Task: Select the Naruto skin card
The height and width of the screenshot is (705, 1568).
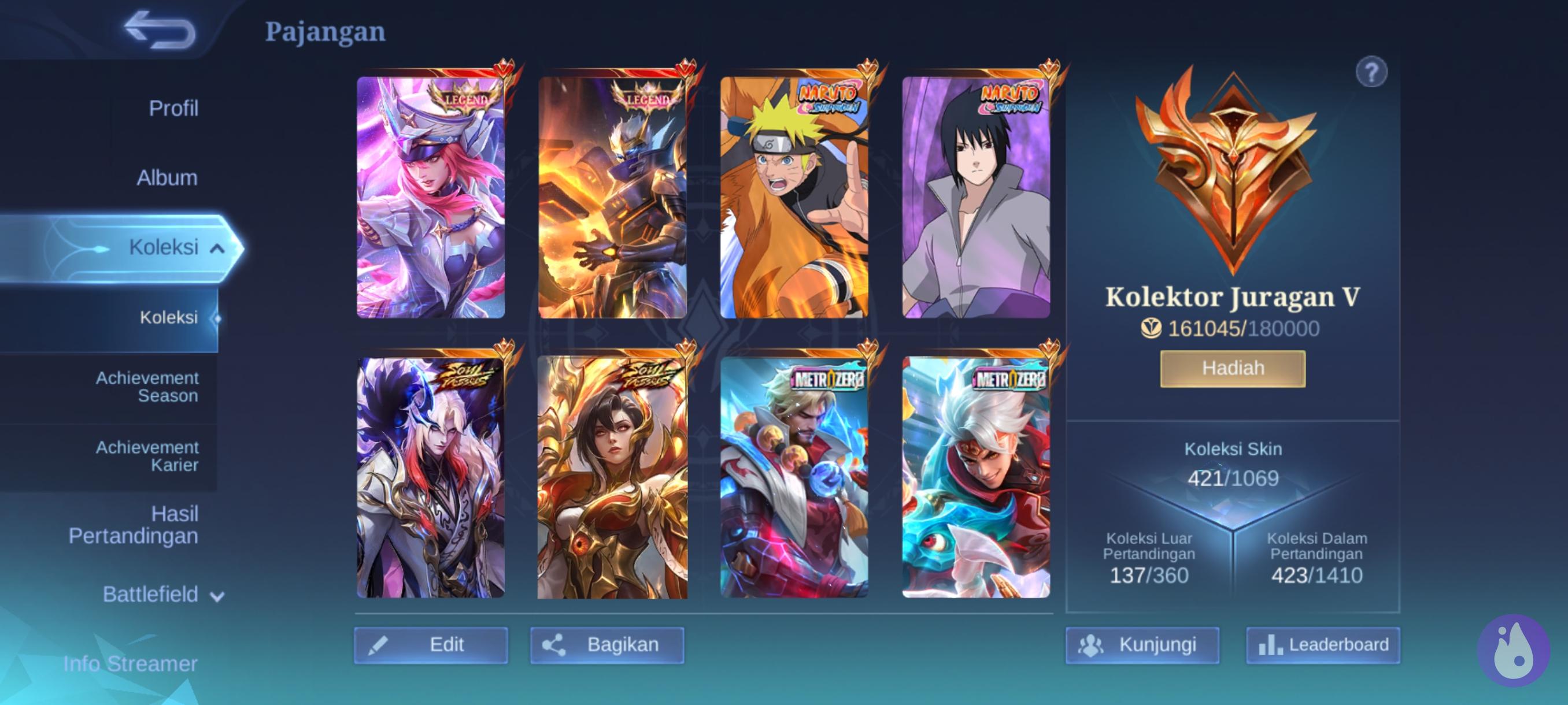Action: point(794,197)
